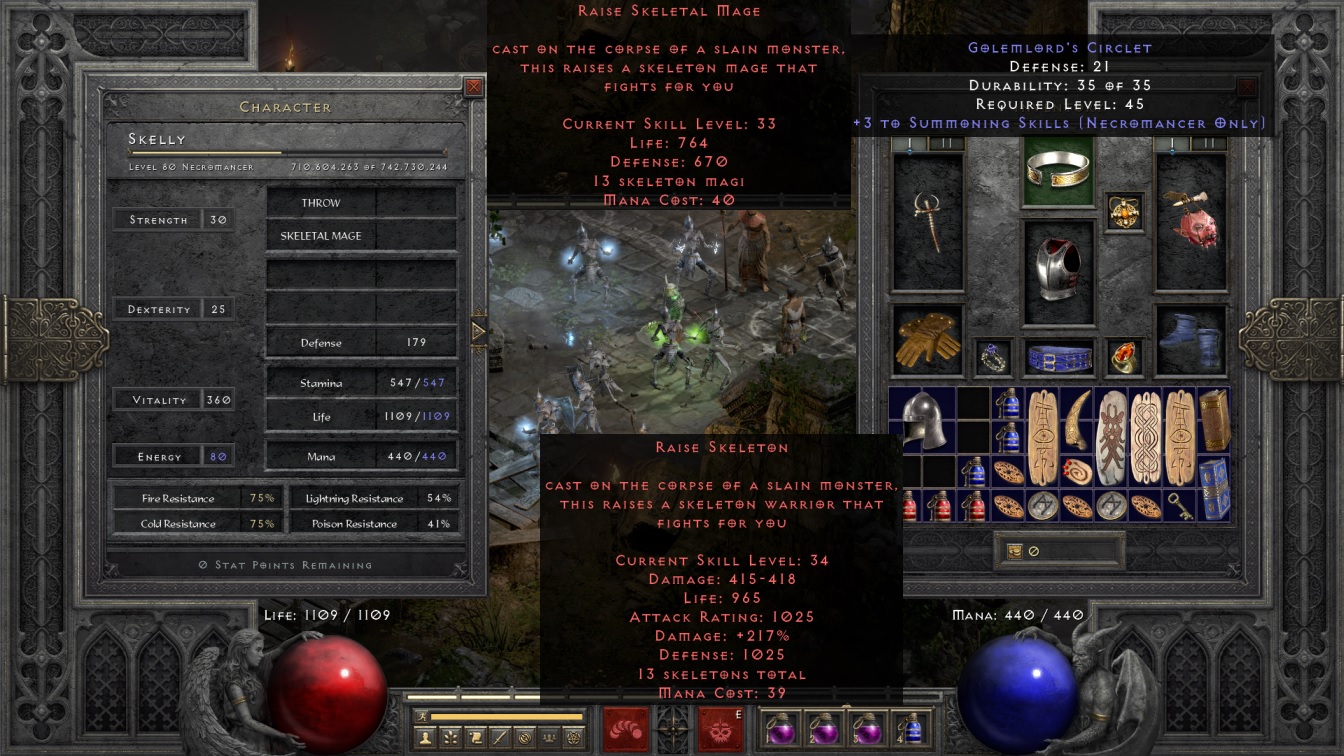Select the brown tome in inventory
The width and height of the screenshot is (1344, 756).
click(1214, 420)
